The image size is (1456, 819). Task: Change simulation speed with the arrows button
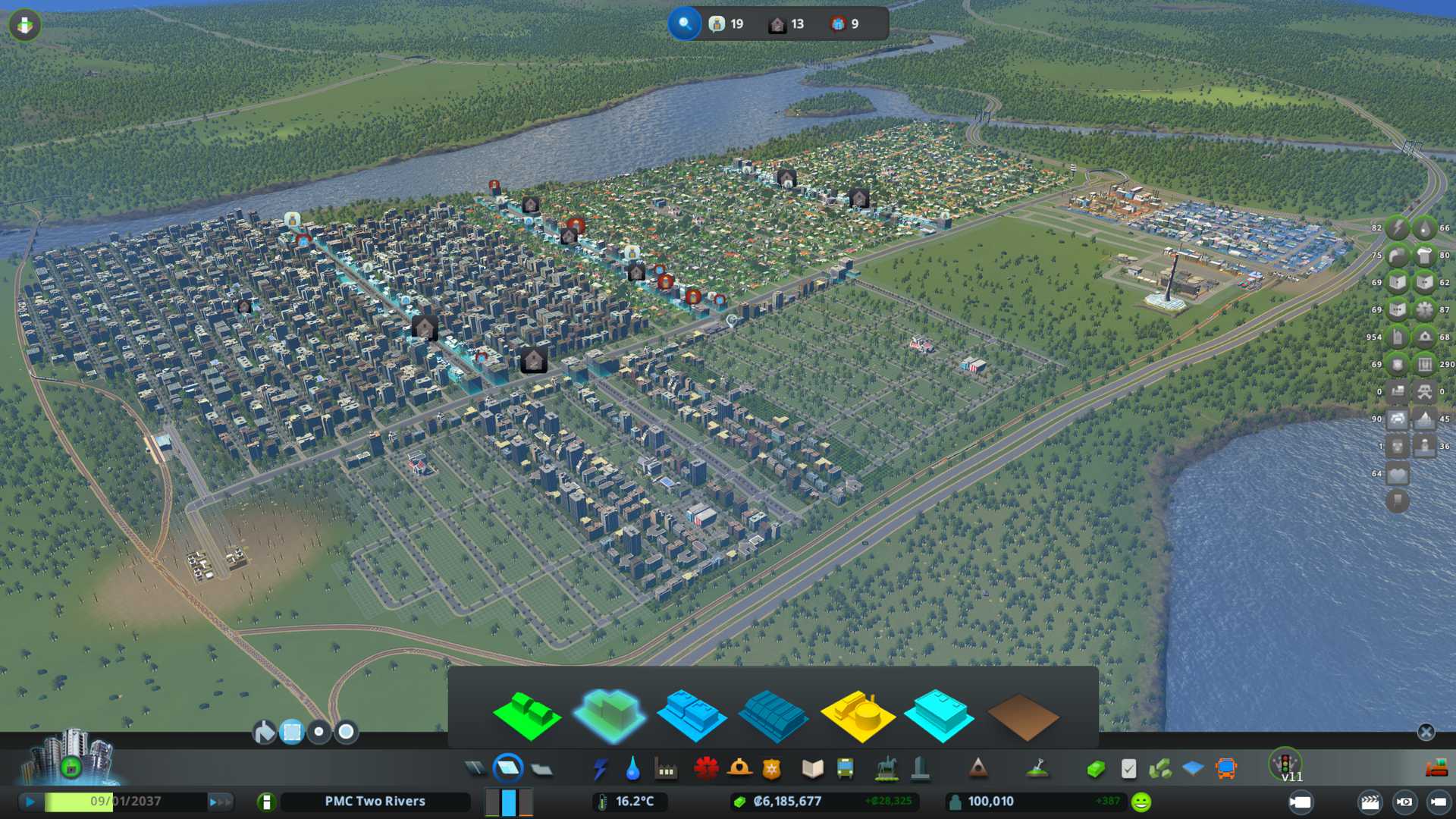(x=220, y=802)
